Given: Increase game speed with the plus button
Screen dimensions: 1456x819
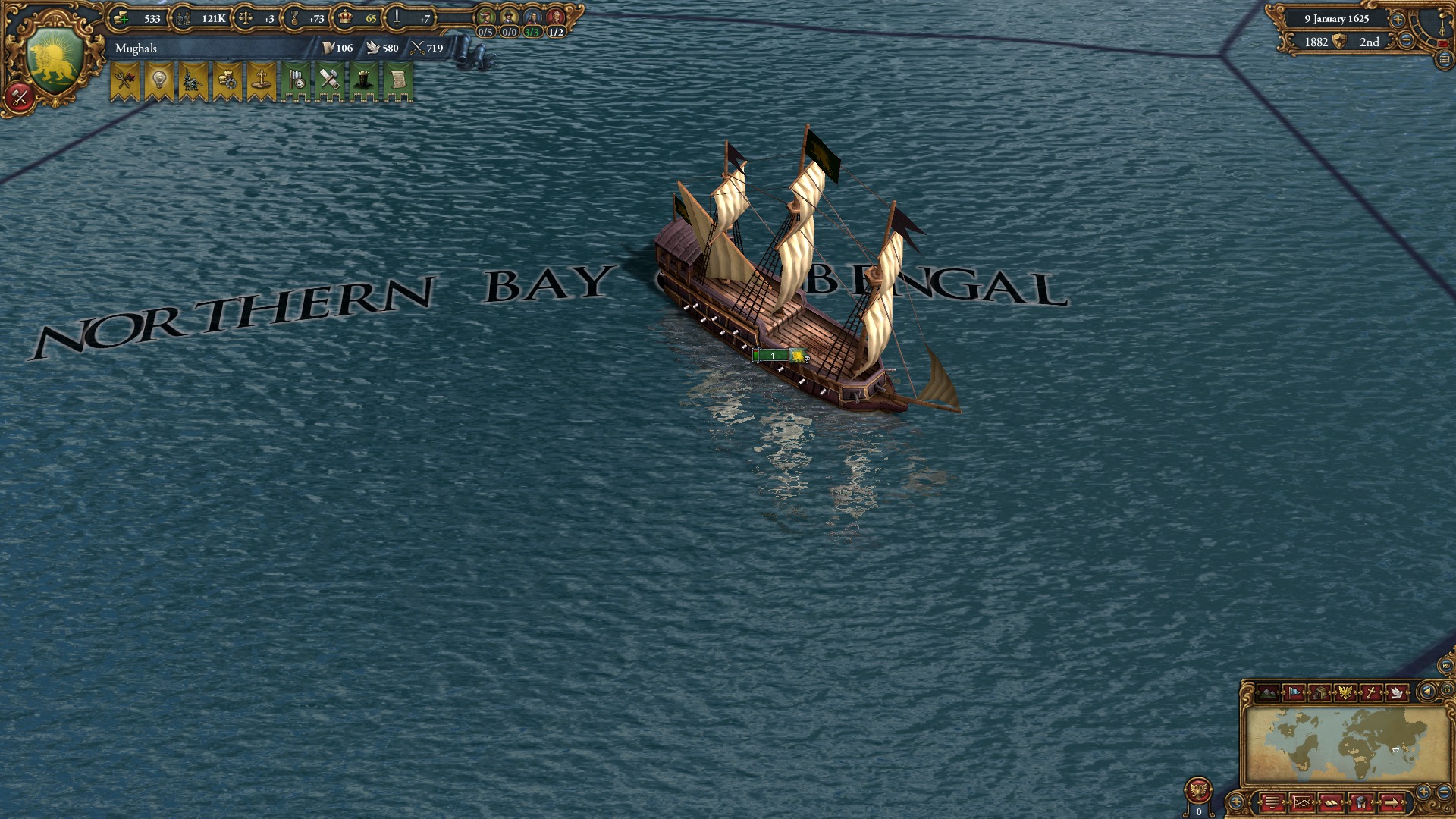Looking at the screenshot, I should tap(1397, 20).
